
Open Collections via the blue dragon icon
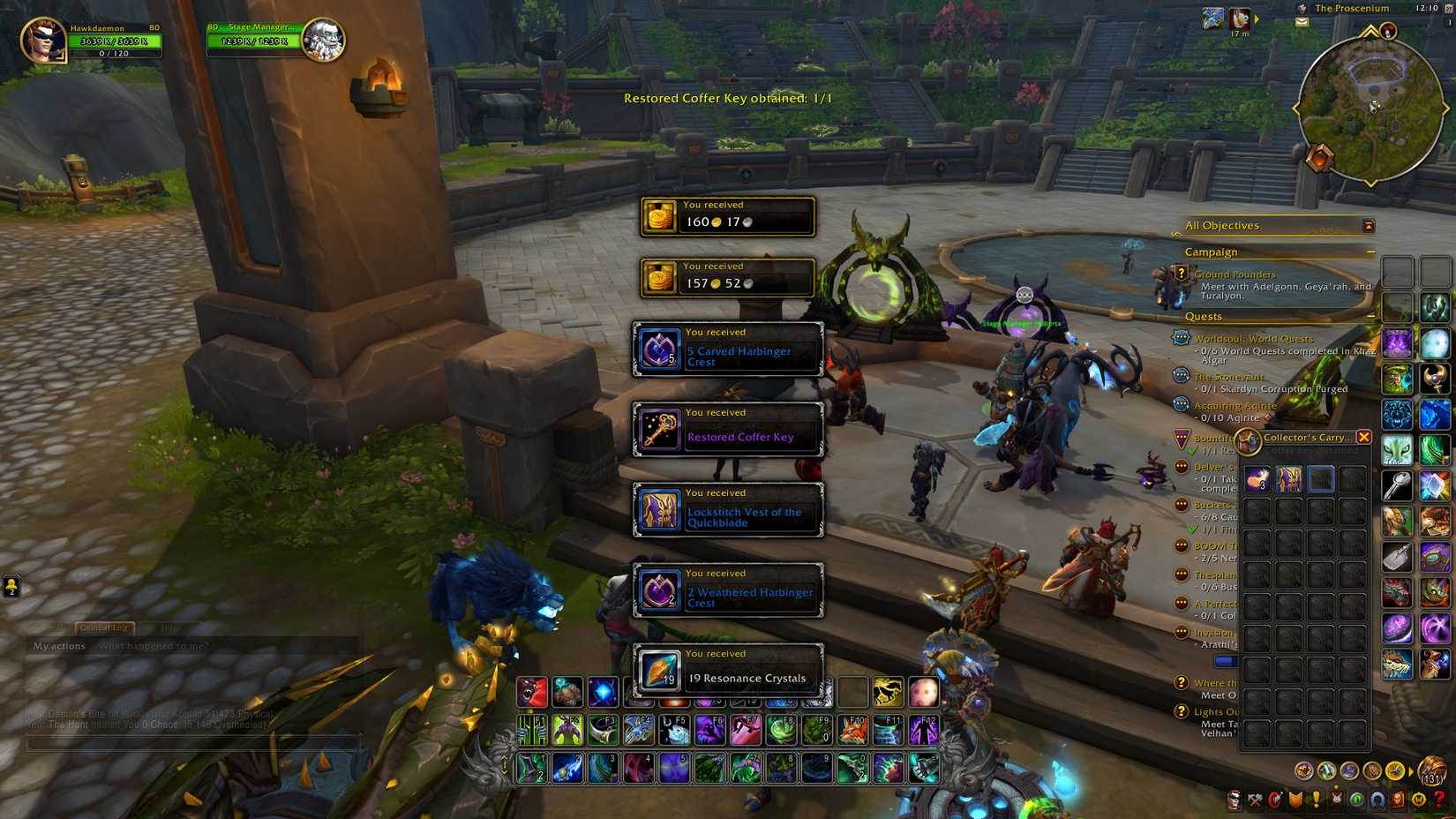tap(1377, 800)
